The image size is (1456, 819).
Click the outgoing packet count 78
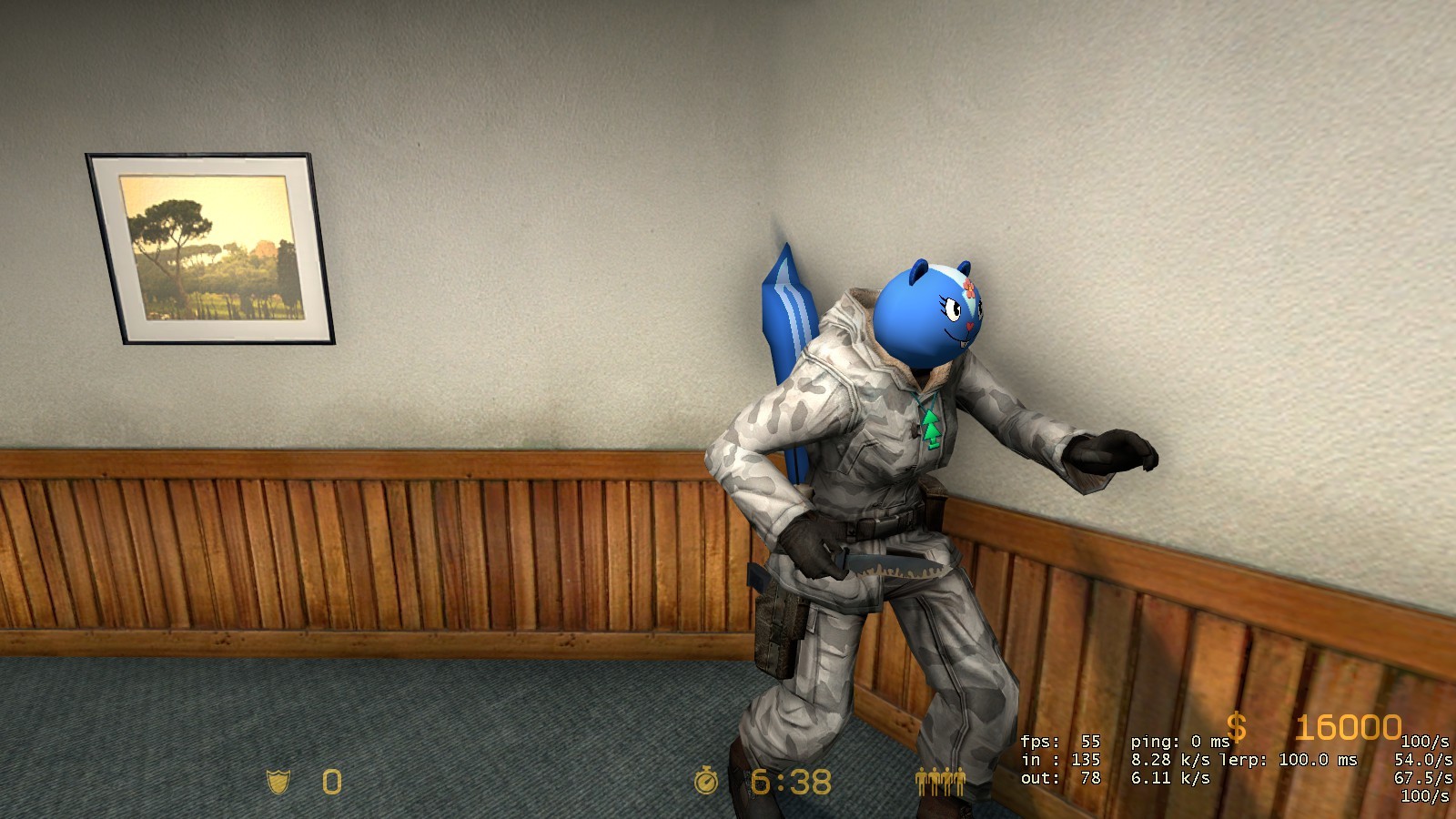point(1088,776)
